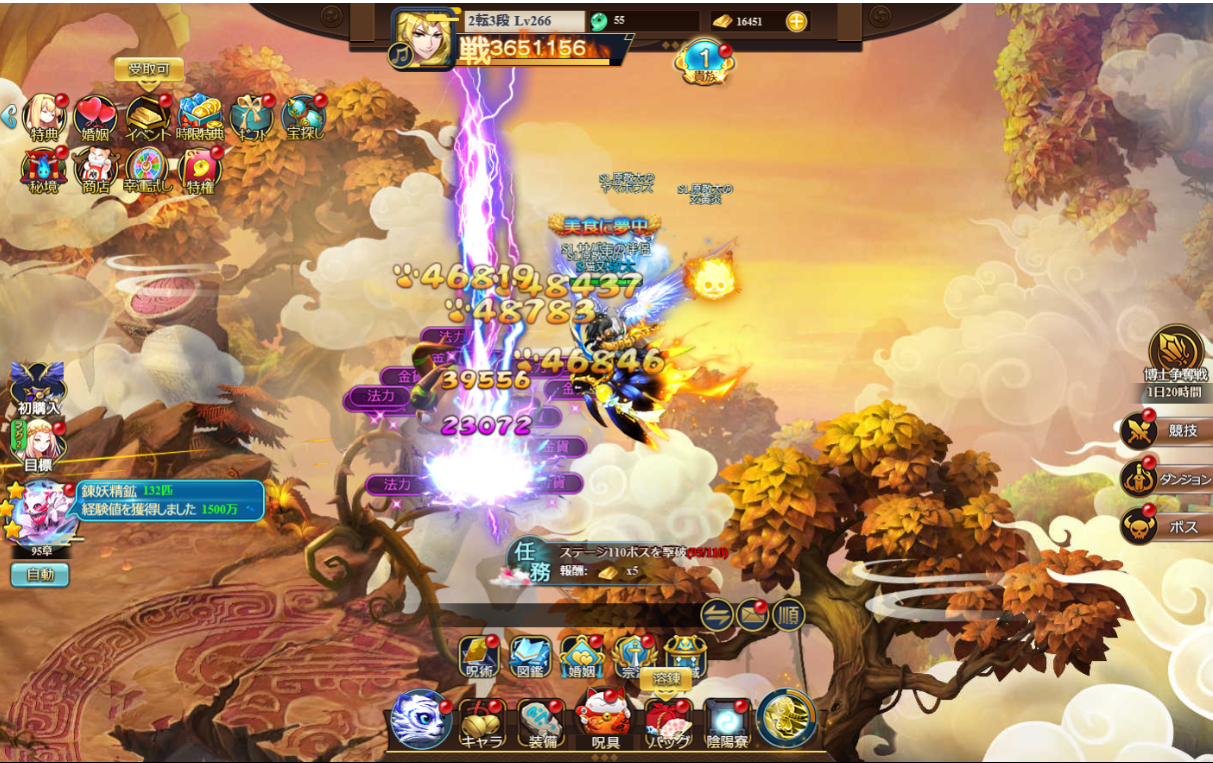Open the 特典 bonus icon
The width and height of the screenshot is (1213, 763).
[44, 117]
